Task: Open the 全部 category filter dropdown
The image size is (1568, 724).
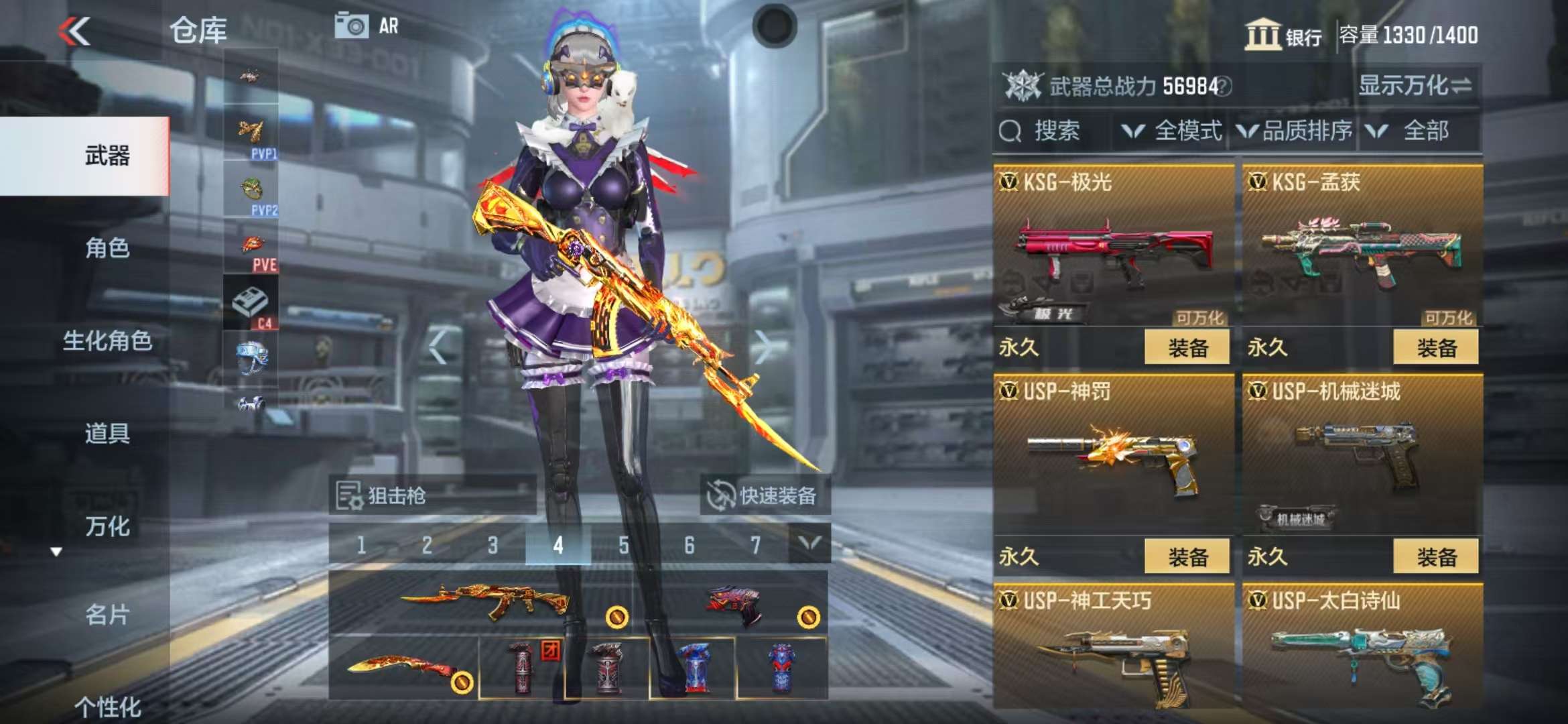Action: pyautogui.click(x=1415, y=131)
